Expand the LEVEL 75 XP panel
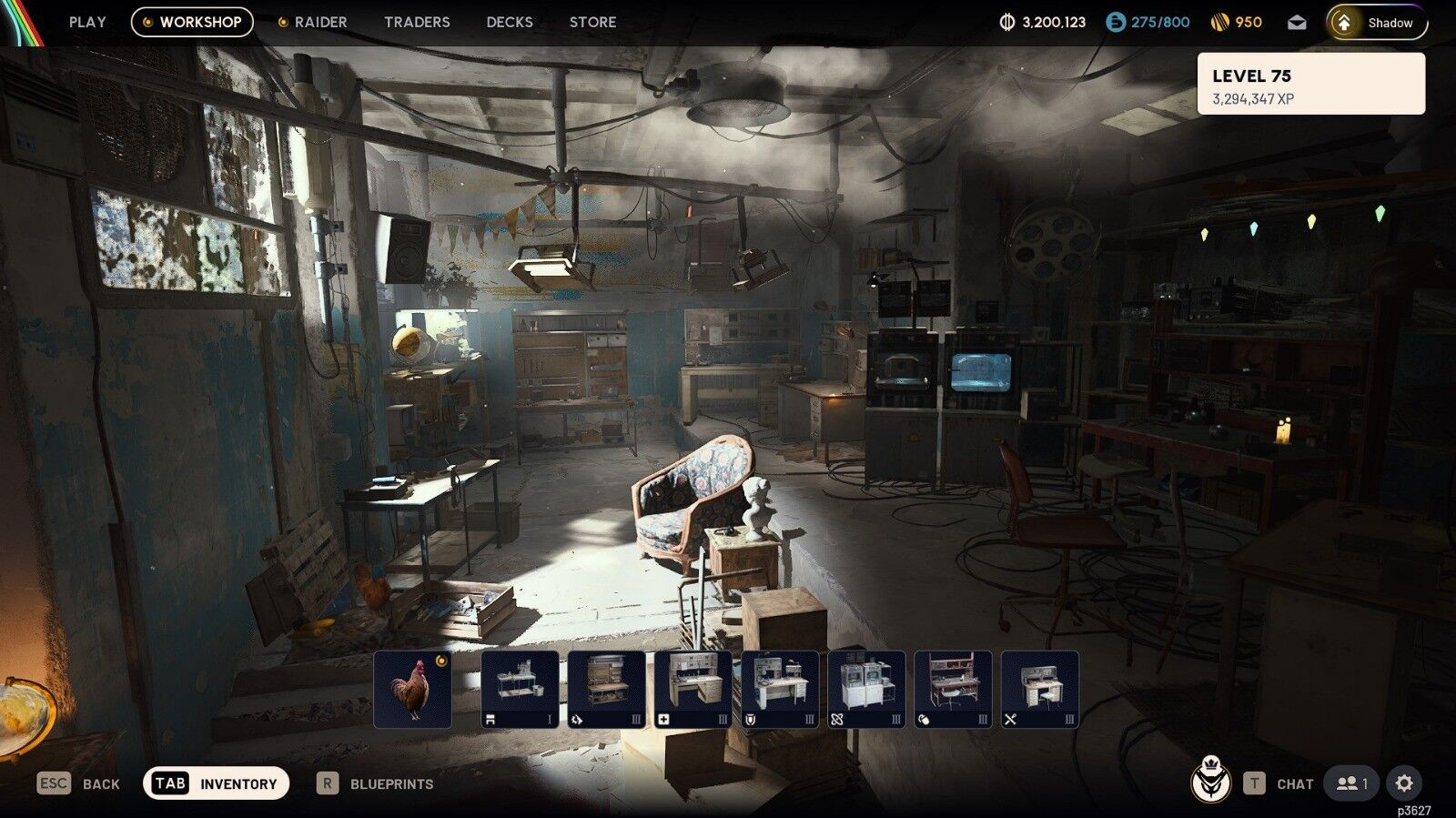The width and height of the screenshot is (1456, 818). tap(1312, 83)
